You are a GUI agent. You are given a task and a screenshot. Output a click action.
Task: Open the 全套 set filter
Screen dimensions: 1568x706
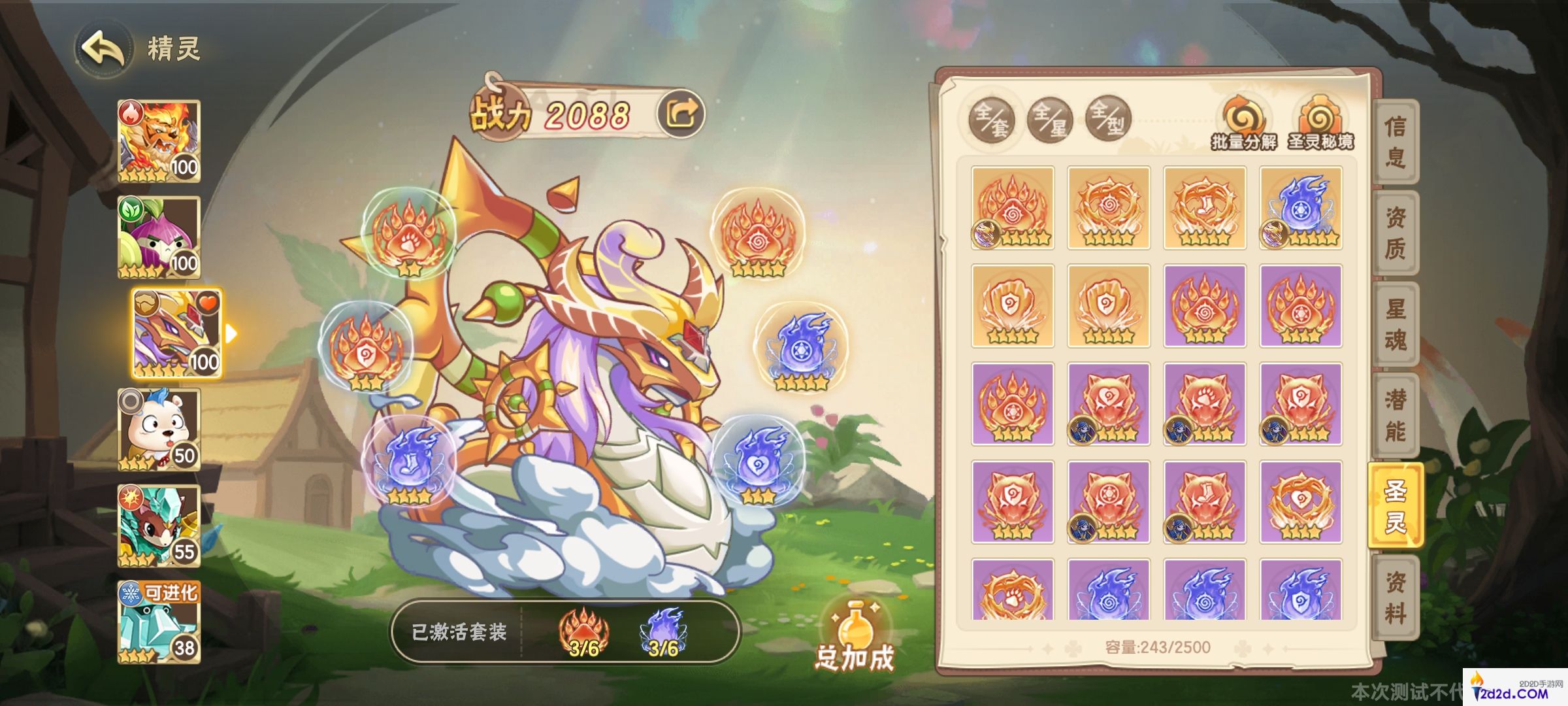[991, 120]
